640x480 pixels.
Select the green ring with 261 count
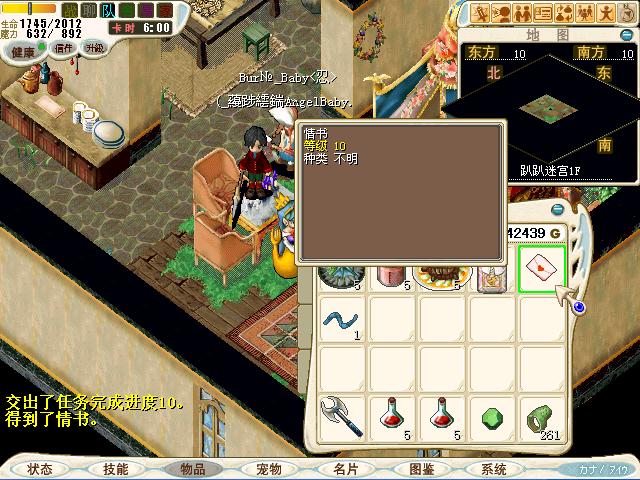(x=543, y=417)
